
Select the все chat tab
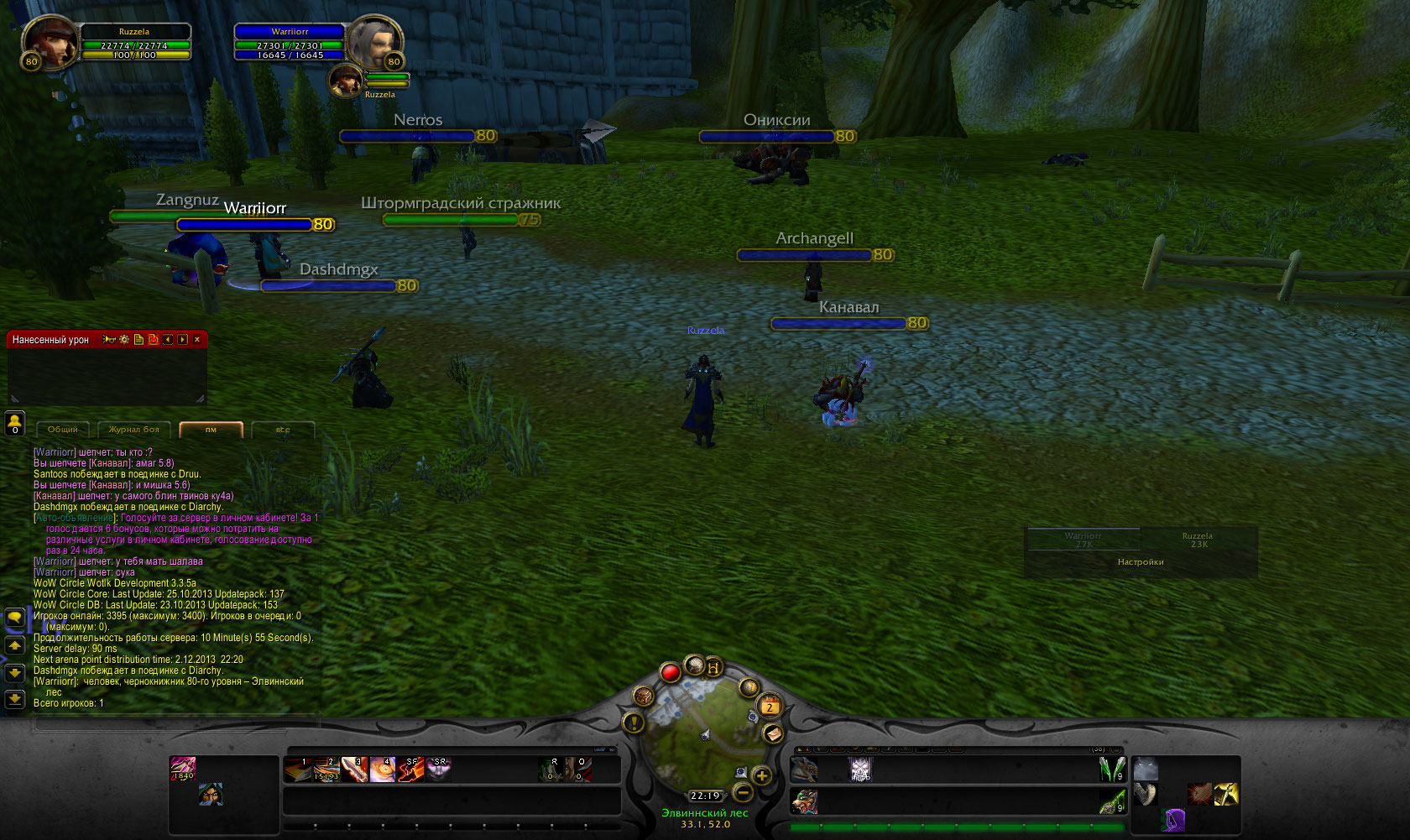283,430
